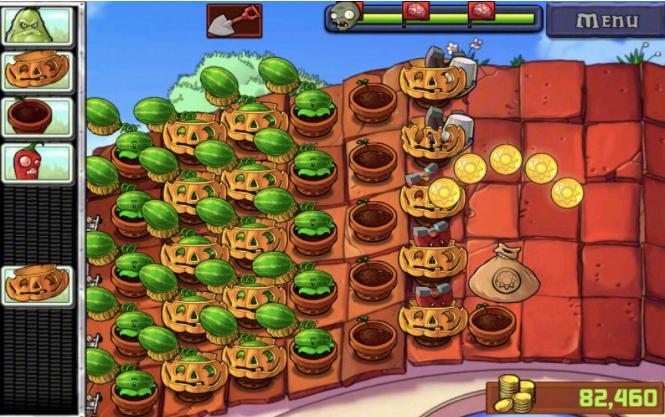
Task: Select the Squash seed card
Action: click(38, 25)
